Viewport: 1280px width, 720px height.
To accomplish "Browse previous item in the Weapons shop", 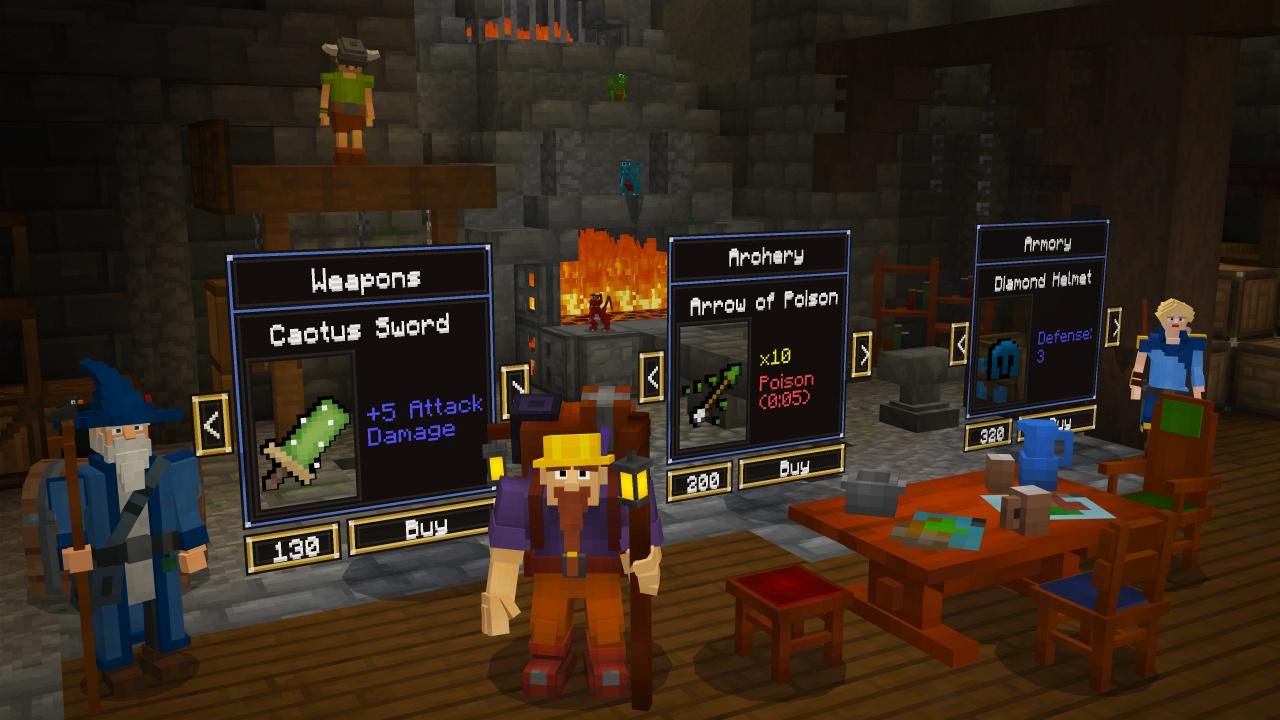I will pos(212,423).
